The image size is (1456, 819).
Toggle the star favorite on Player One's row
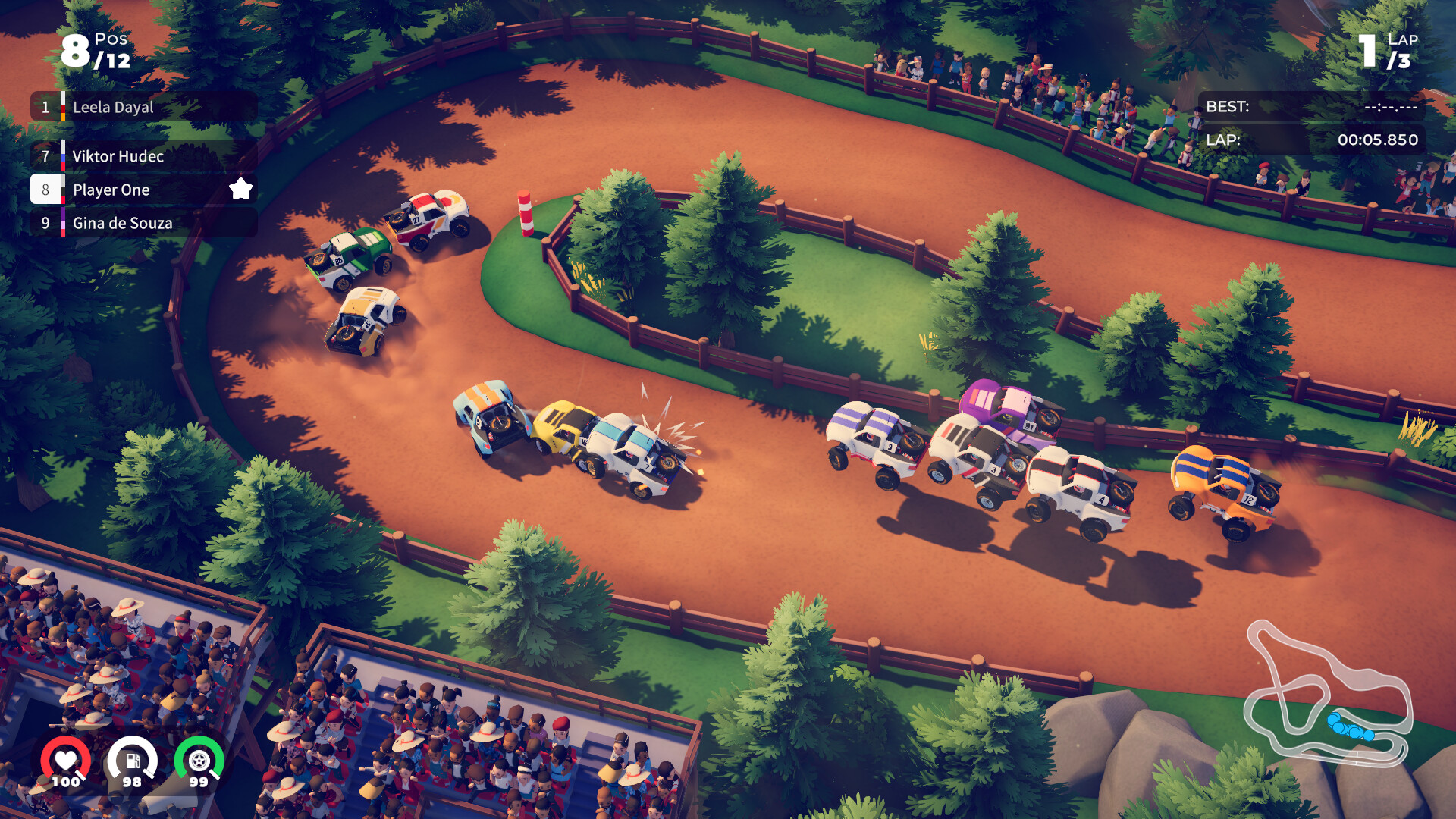(x=241, y=190)
